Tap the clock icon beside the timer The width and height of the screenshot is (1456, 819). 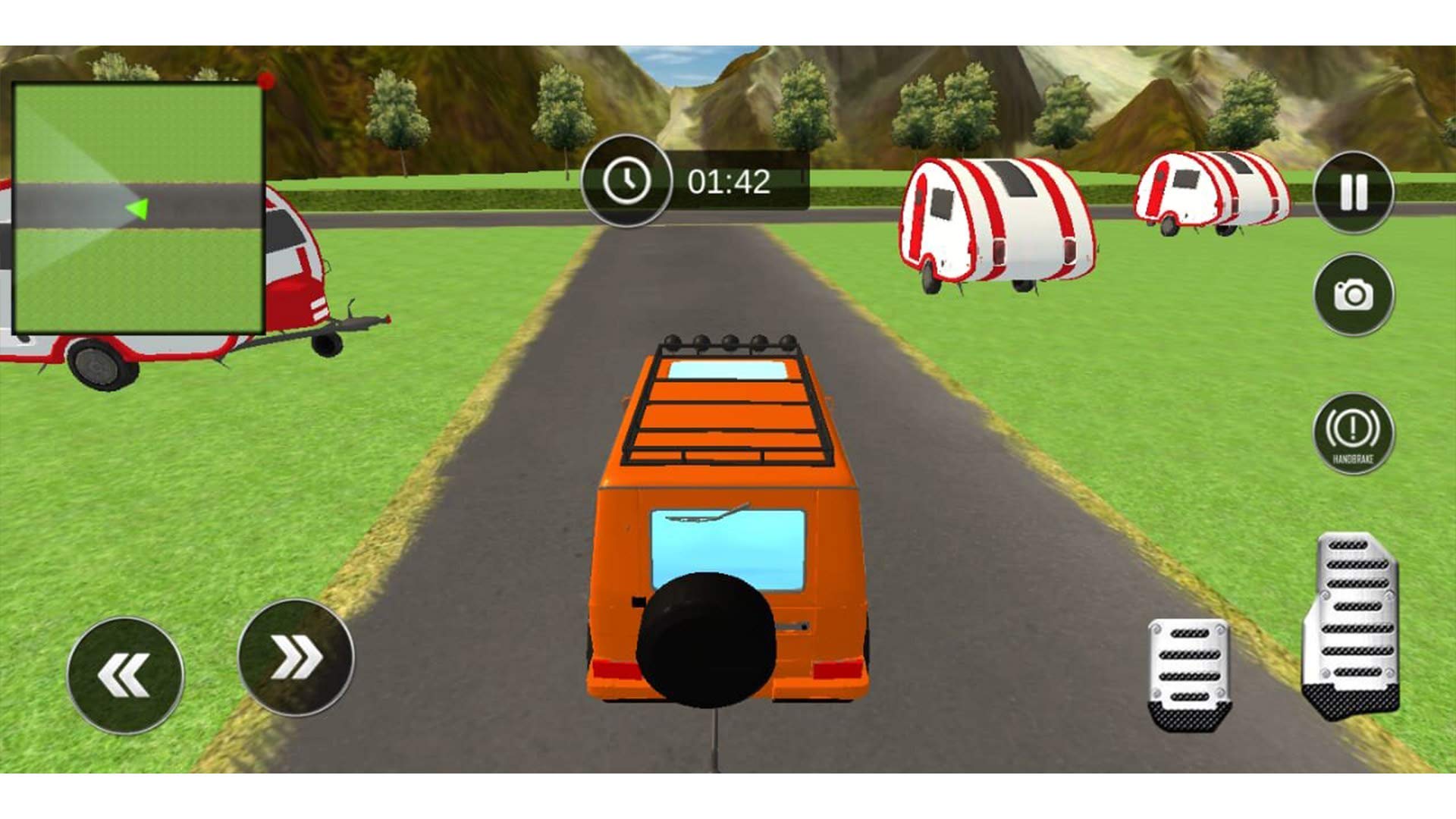point(626,180)
